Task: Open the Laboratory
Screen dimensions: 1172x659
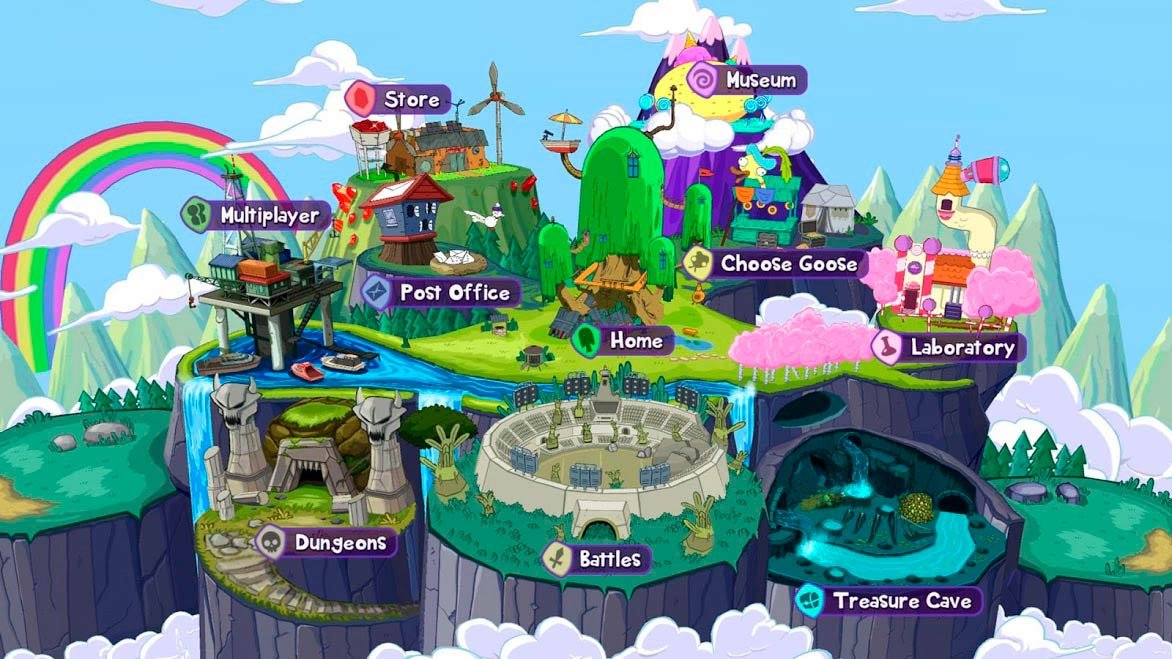Action: (x=945, y=347)
